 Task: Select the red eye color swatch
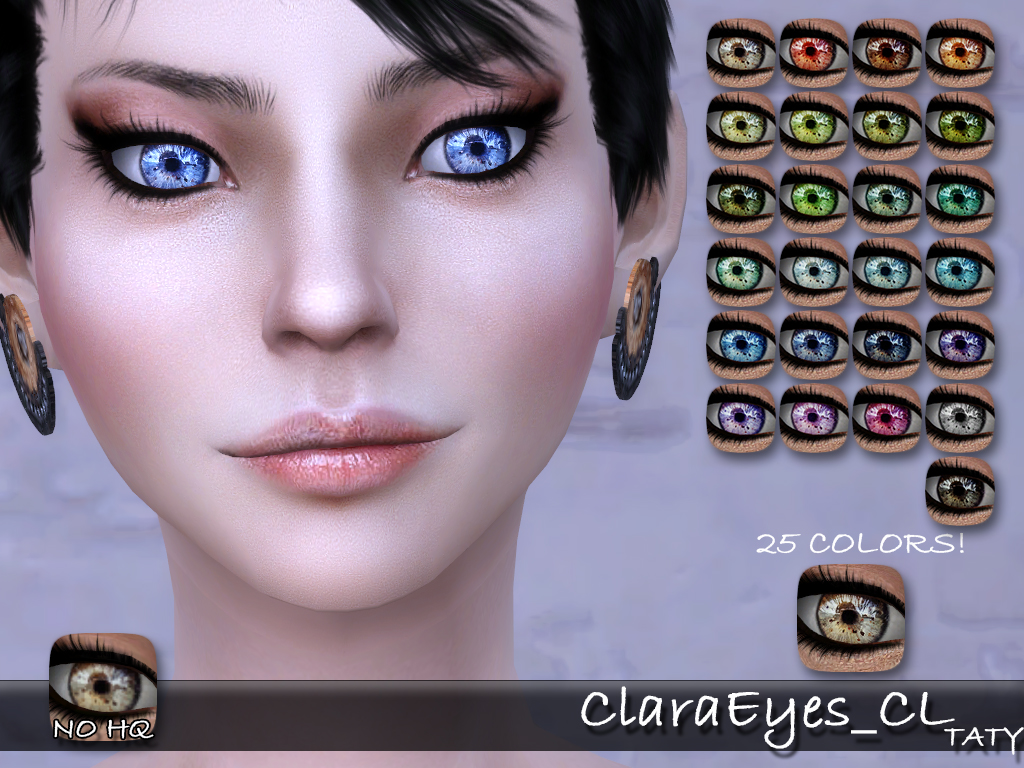point(813,52)
